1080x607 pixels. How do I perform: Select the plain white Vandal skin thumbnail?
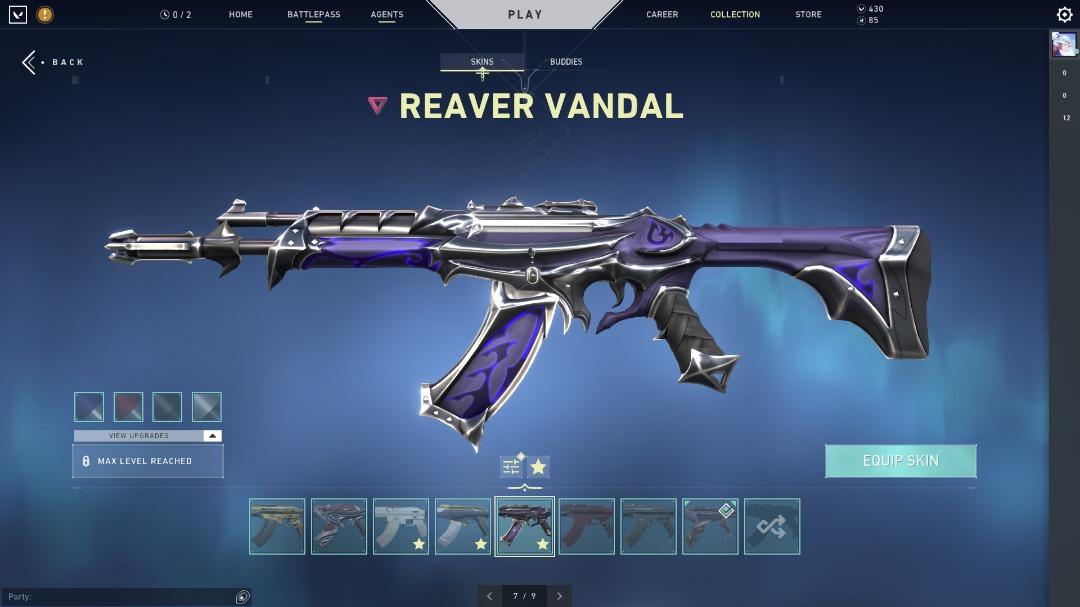(x=401, y=527)
